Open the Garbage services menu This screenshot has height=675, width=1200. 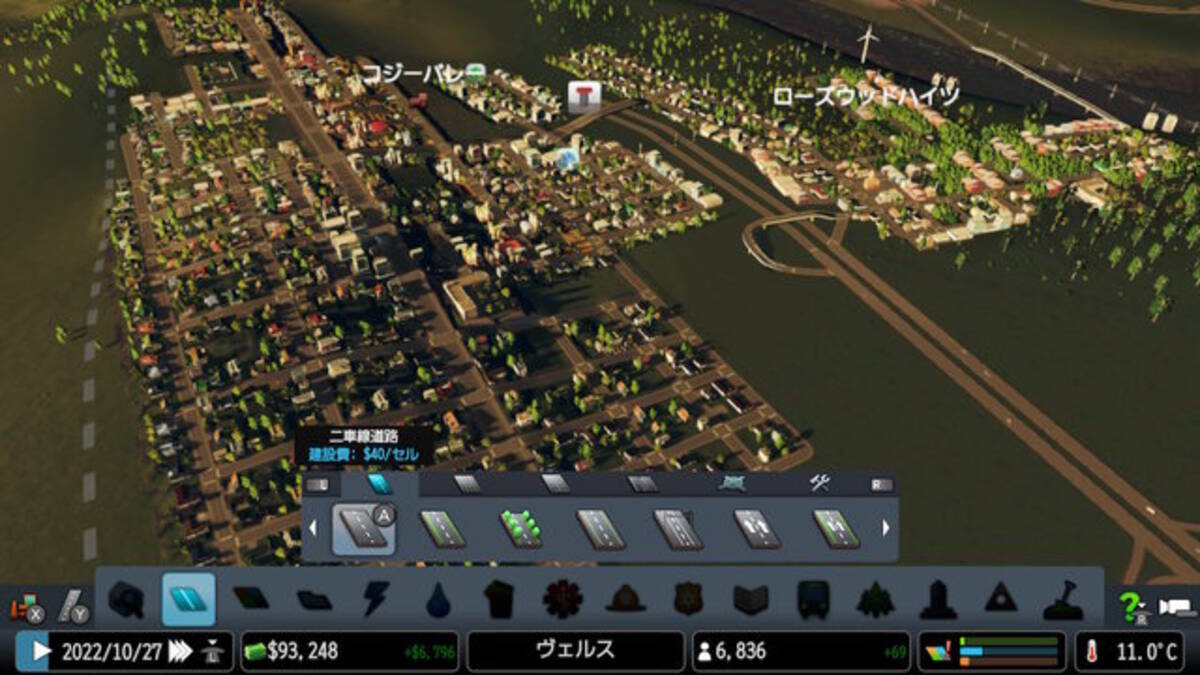click(499, 600)
